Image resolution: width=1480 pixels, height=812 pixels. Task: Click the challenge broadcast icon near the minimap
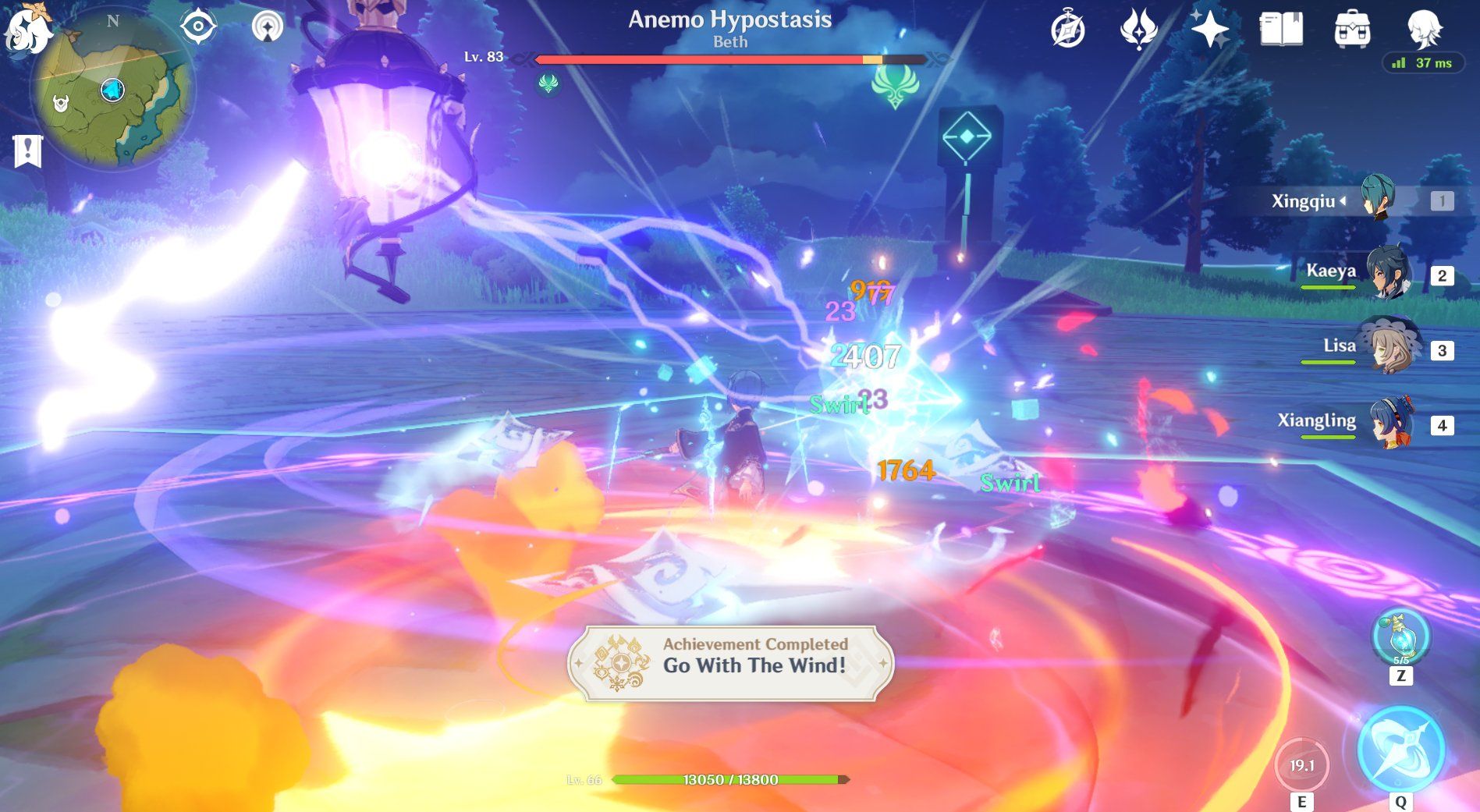tap(268, 26)
